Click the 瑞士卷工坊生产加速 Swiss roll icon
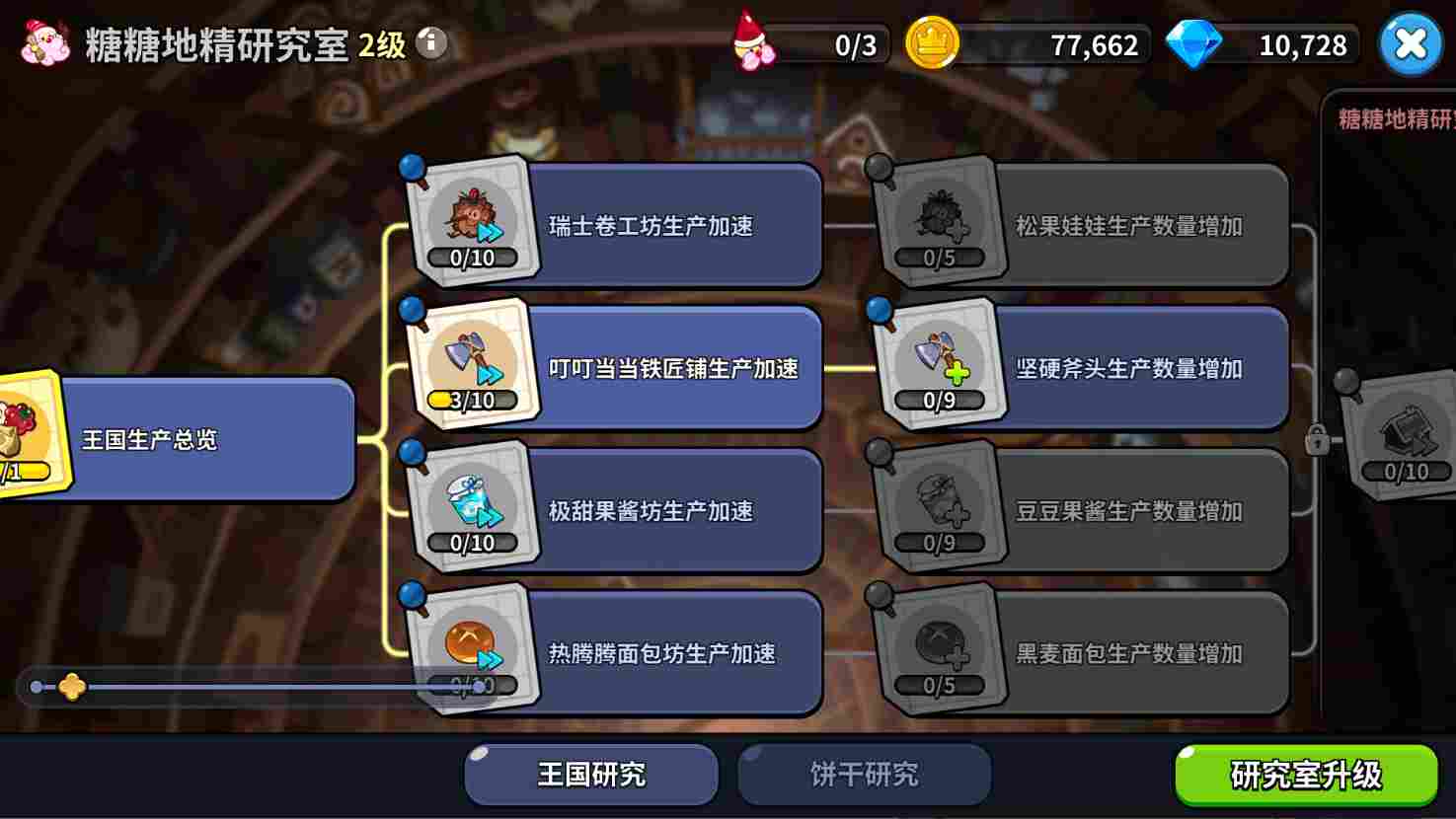The width and height of the screenshot is (1456, 819). pyautogui.click(x=472, y=217)
